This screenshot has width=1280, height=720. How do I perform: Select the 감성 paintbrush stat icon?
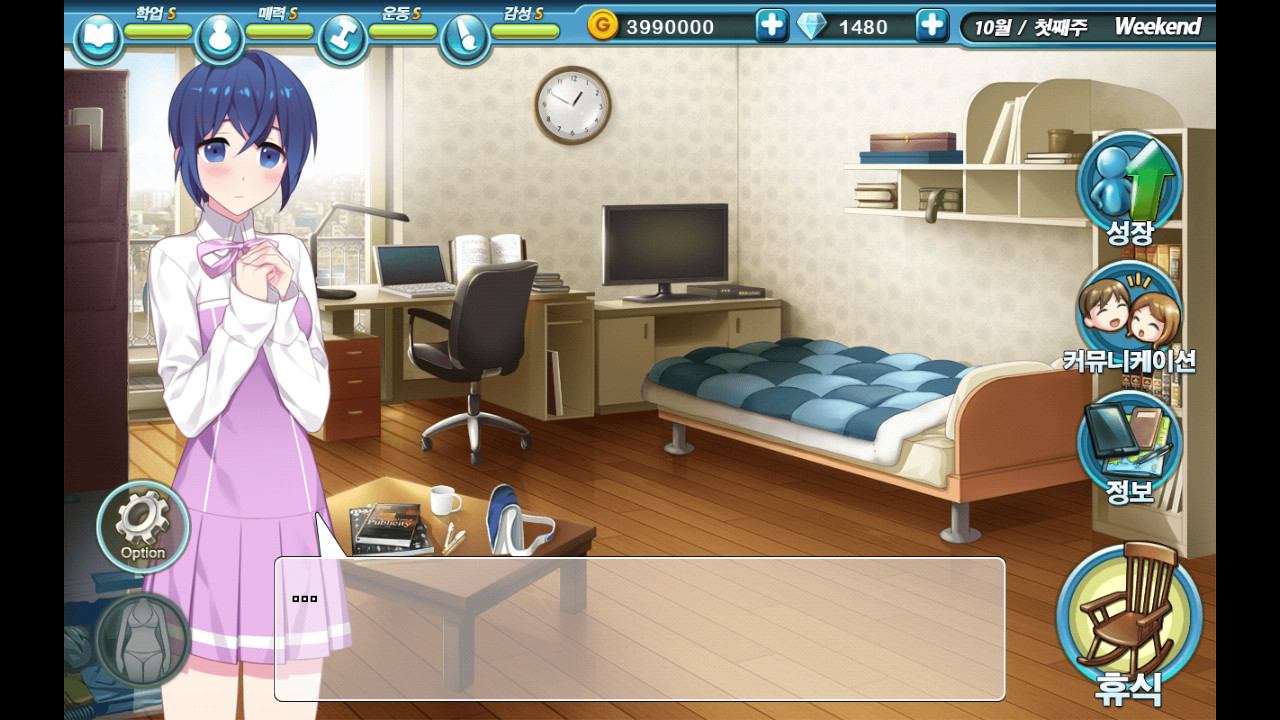(x=465, y=38)
